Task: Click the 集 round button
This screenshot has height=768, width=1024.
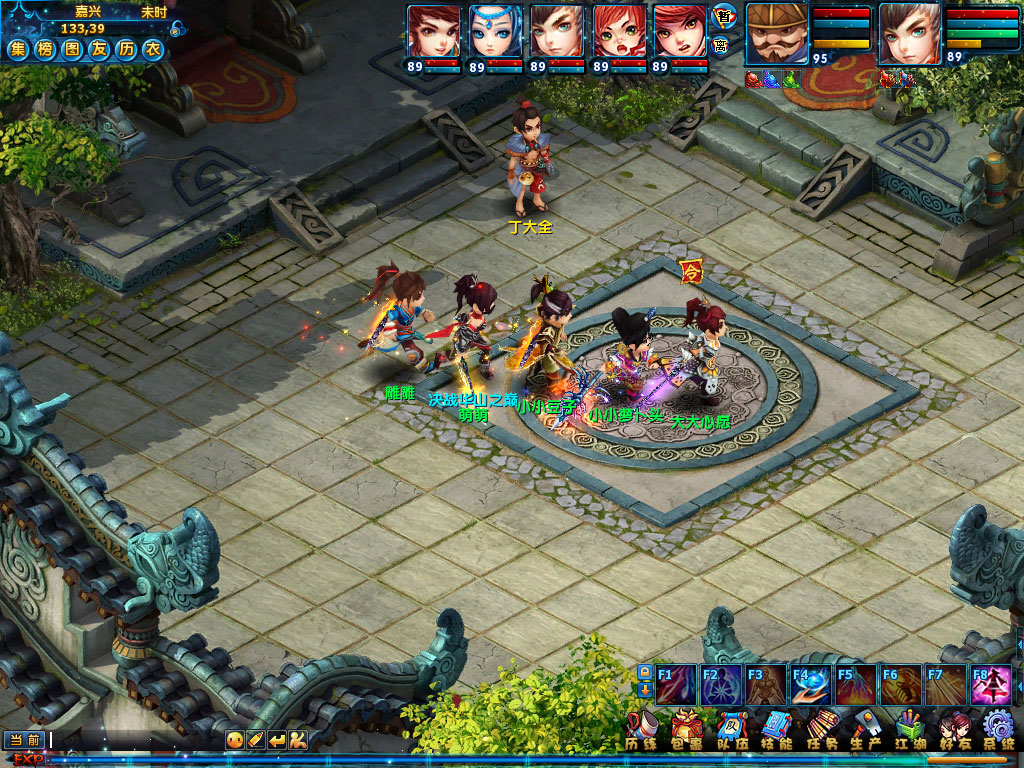Action: [18, 49]
